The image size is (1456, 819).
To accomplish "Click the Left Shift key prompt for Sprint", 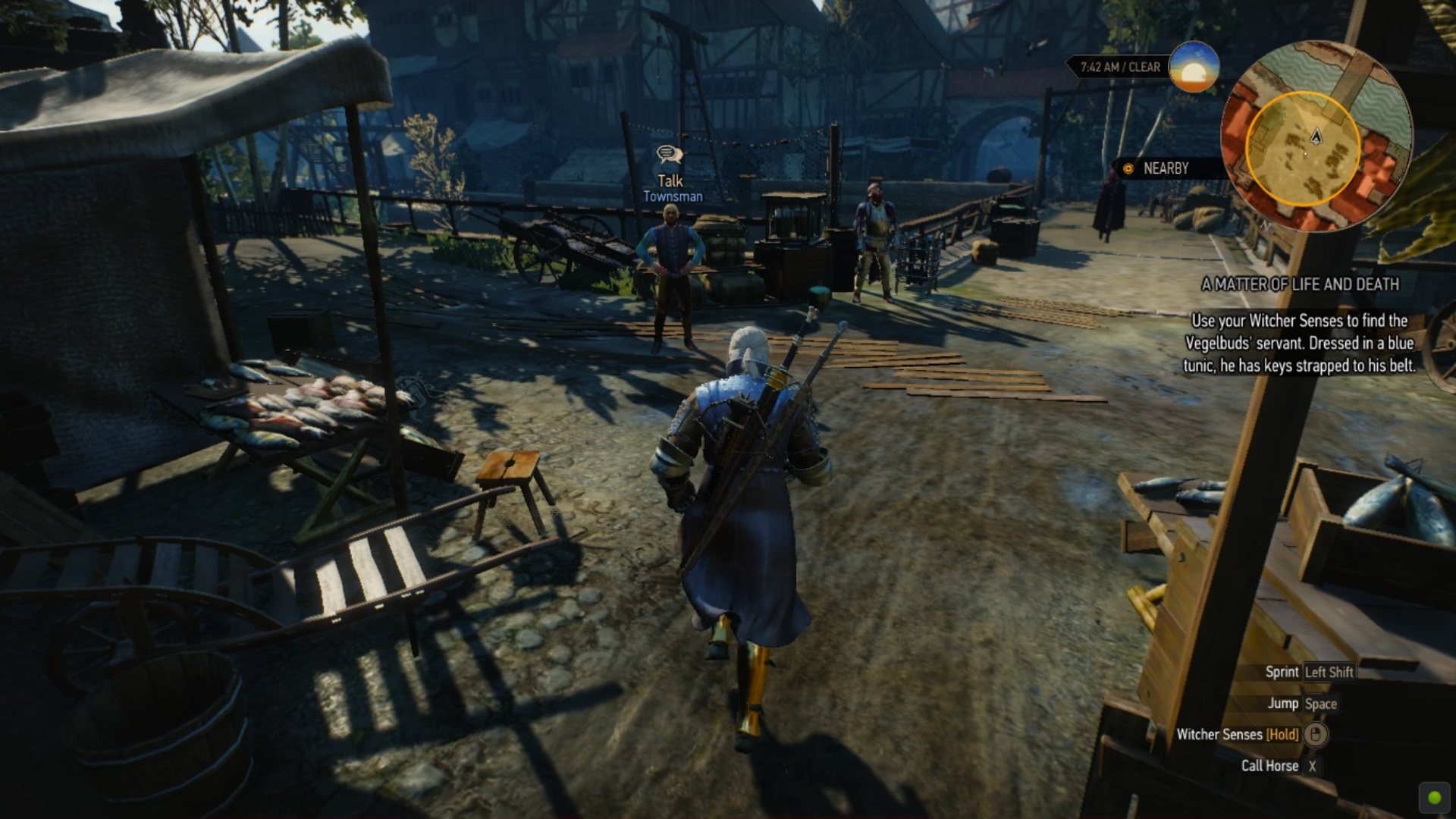I will pyautogui.click(x=1329, y=672).
